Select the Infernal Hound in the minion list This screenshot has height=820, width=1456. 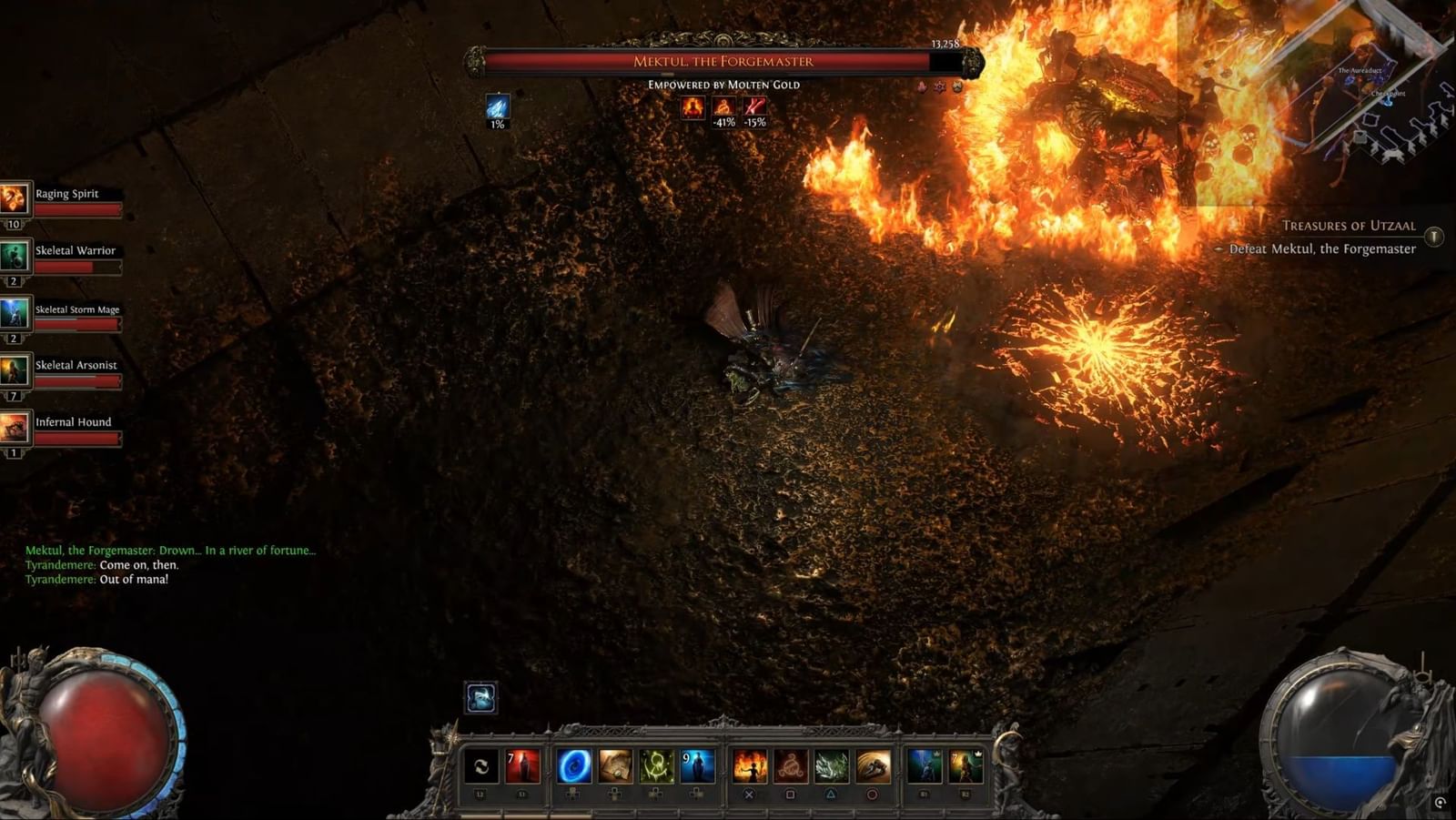73,421
